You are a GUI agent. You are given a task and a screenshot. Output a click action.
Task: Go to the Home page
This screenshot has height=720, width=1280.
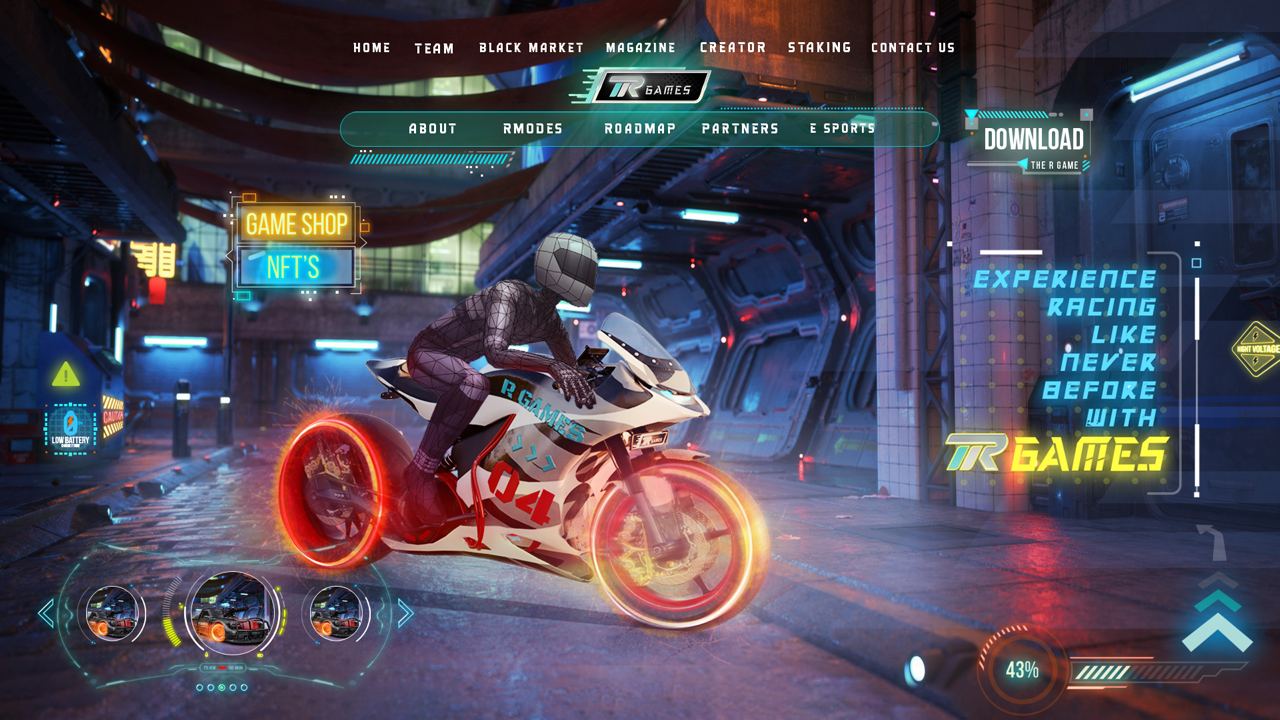tap(372, 48)
